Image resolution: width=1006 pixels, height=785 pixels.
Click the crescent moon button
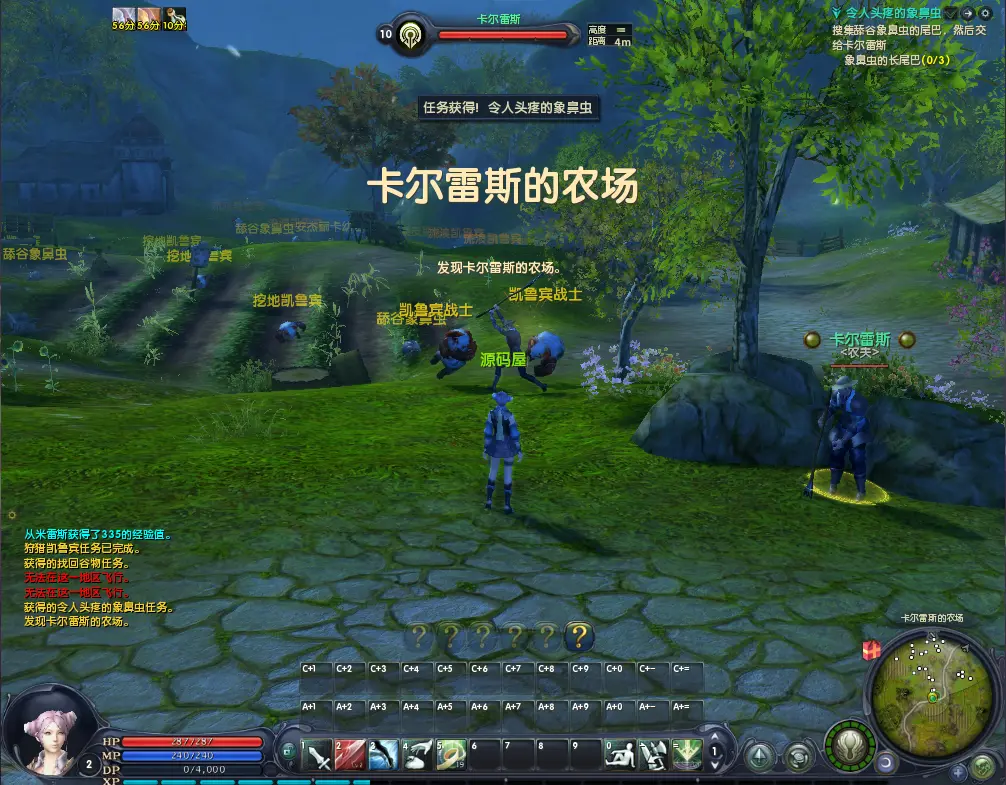[885, 762]
